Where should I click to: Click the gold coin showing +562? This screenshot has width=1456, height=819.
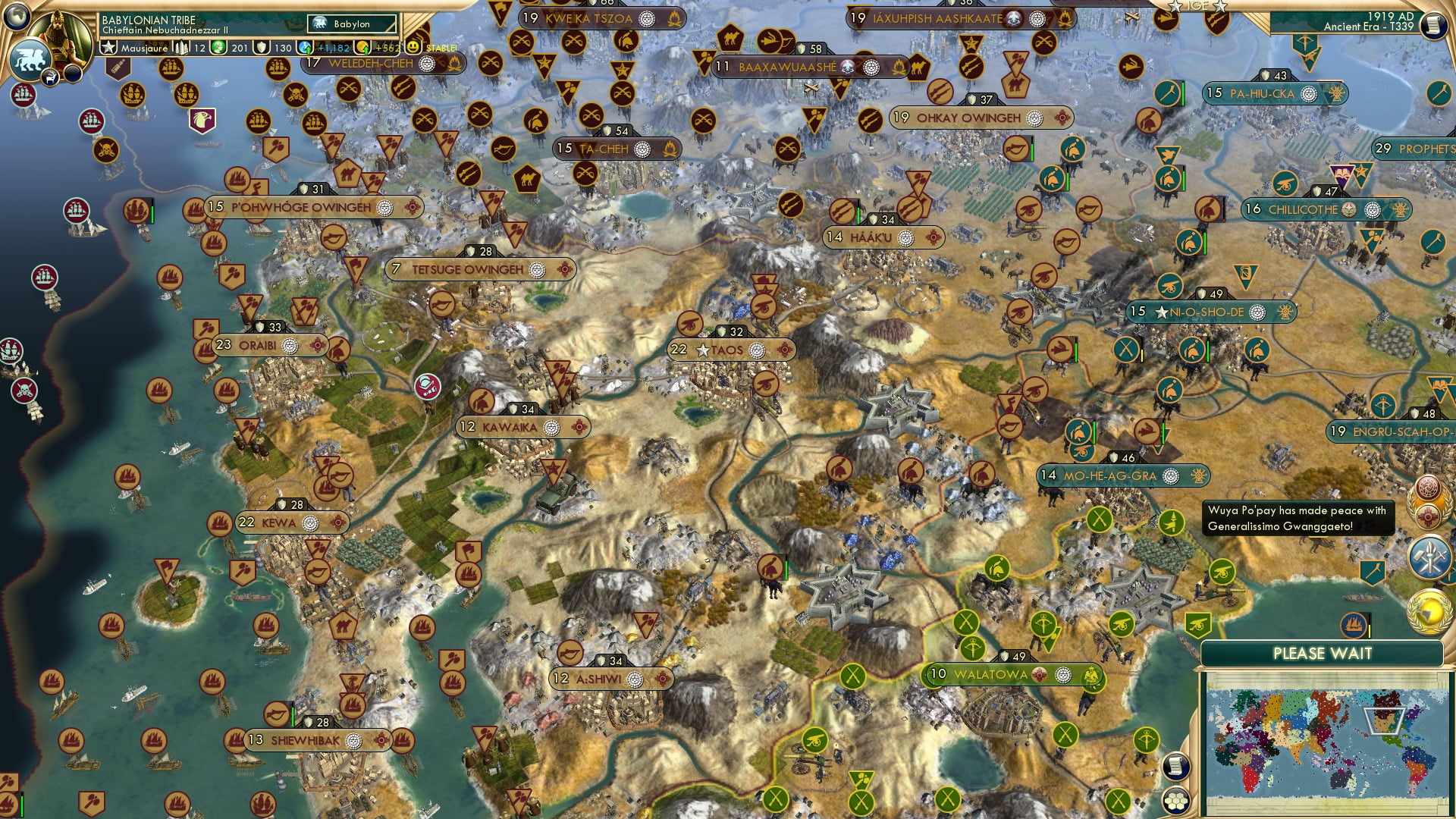point(362,48)
